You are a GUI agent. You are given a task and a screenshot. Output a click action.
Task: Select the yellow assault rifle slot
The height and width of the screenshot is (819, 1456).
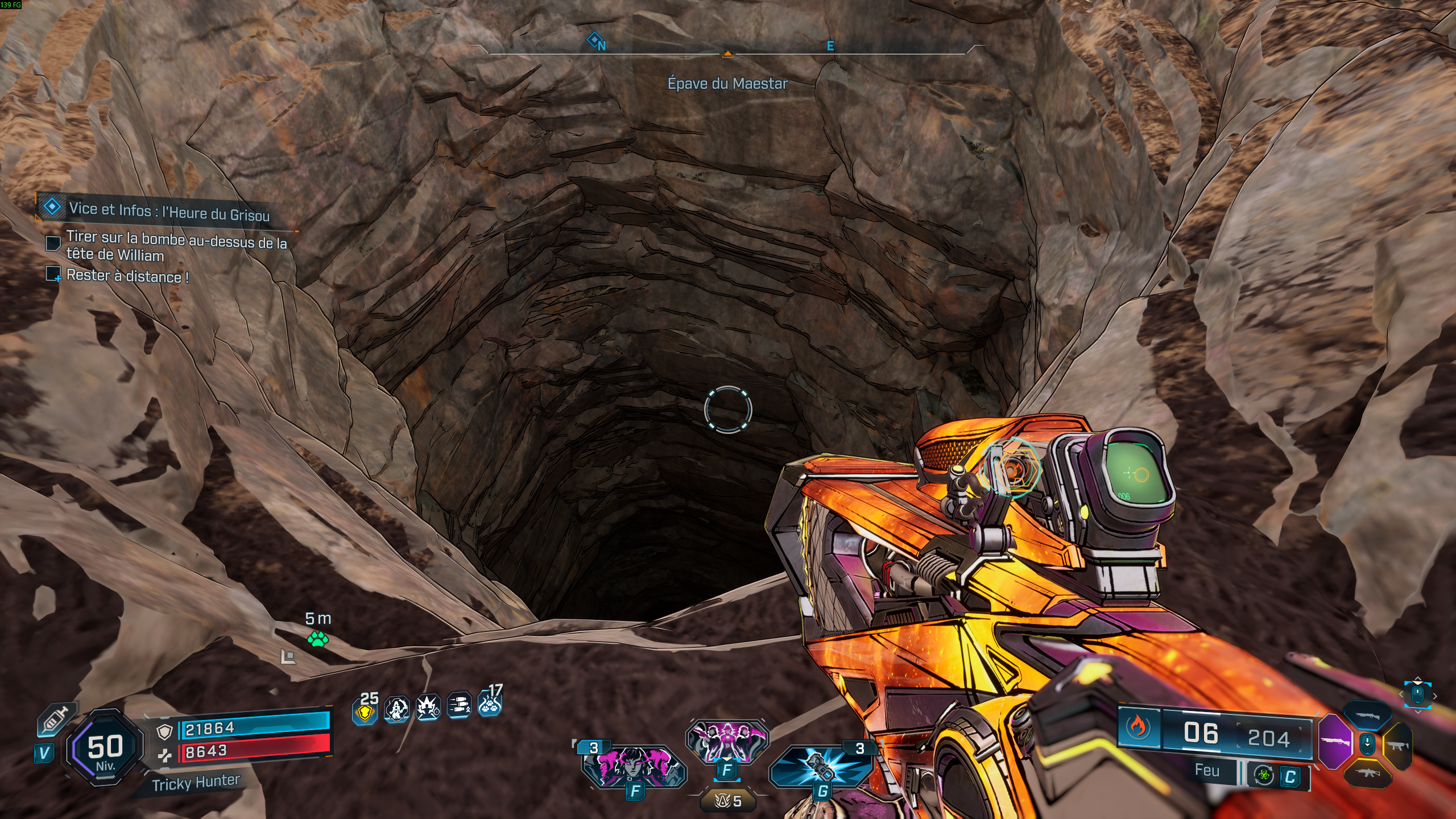(1368, 773)
